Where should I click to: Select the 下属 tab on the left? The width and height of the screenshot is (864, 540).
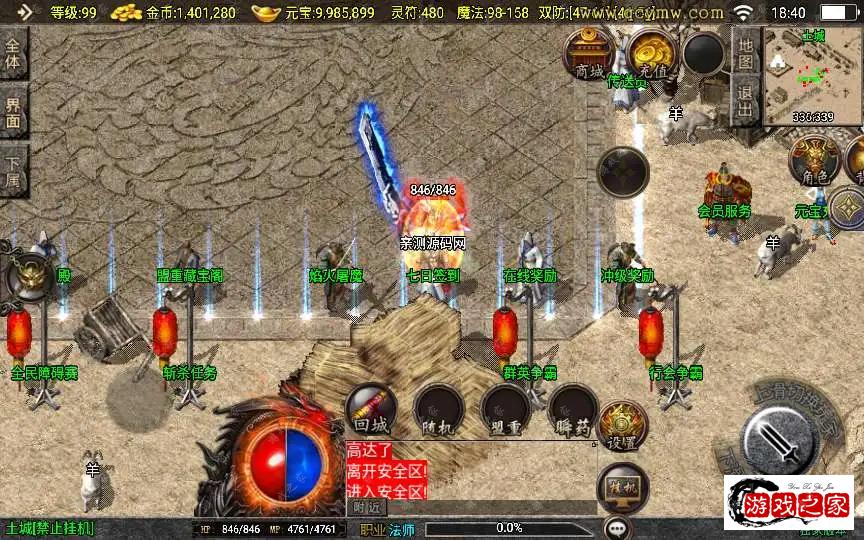click(x=13, y=171)
